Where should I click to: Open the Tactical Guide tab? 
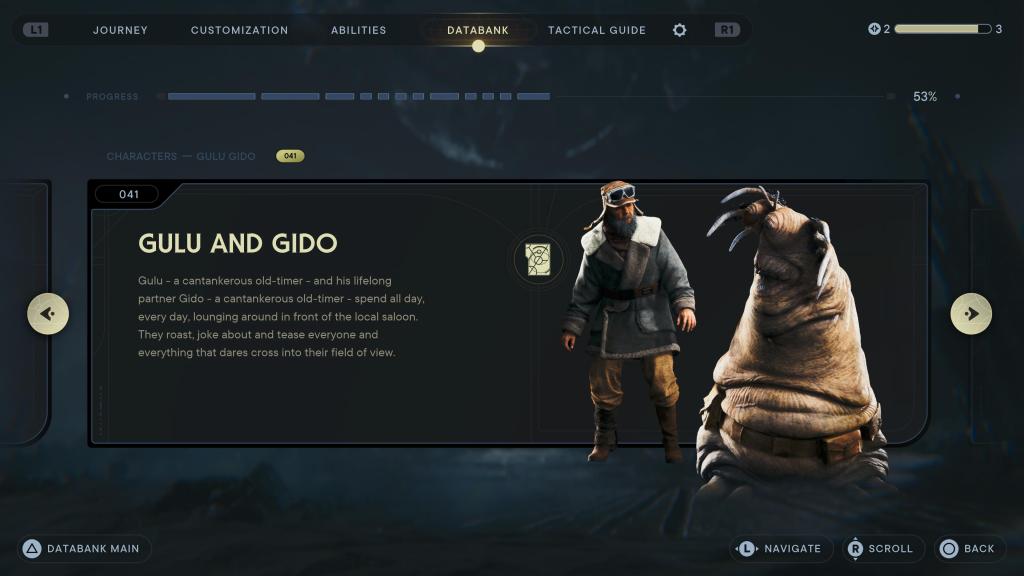click(x=596, y=30)
